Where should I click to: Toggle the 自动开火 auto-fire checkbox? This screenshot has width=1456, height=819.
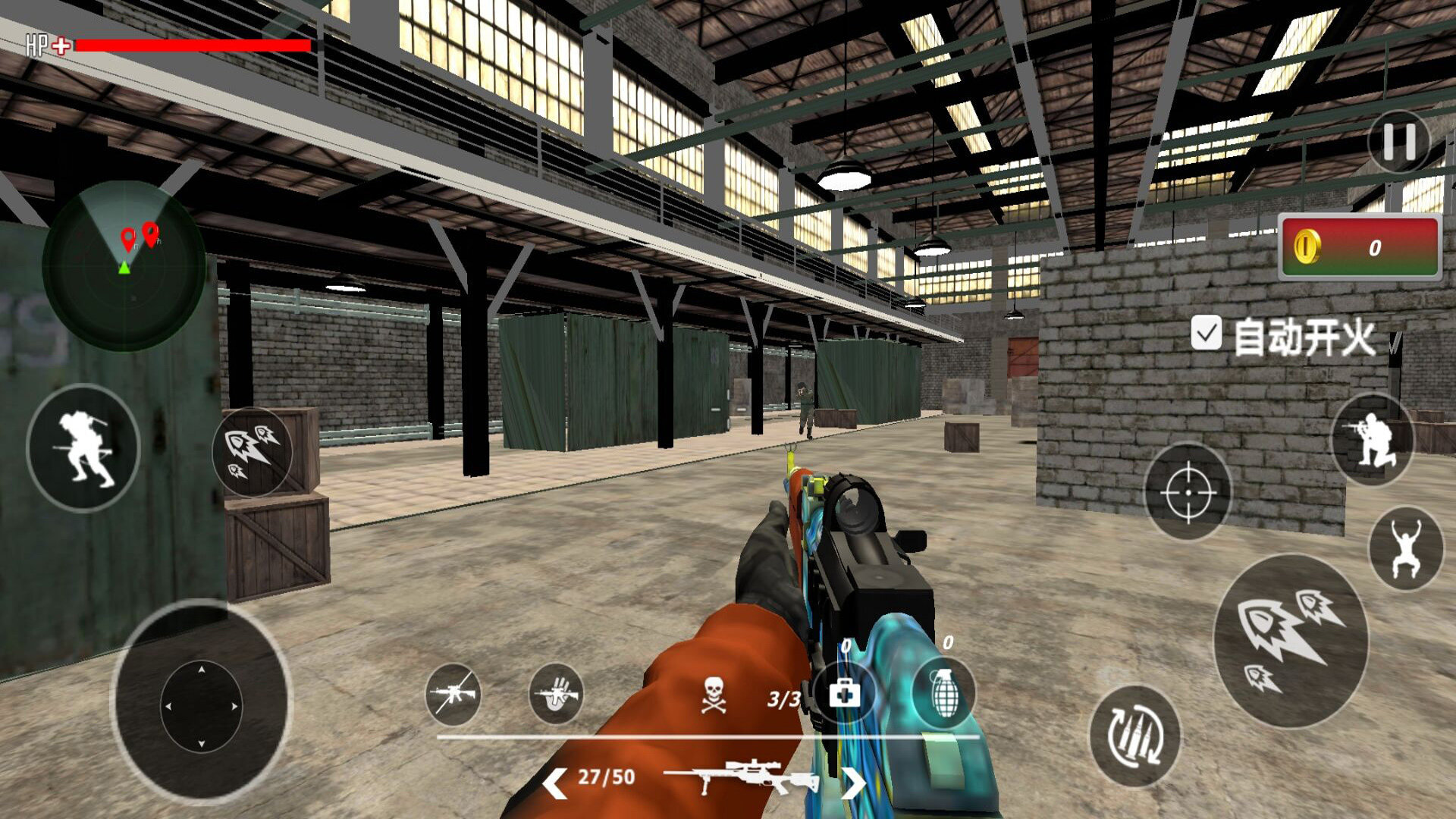click(x=1206, y=333)
